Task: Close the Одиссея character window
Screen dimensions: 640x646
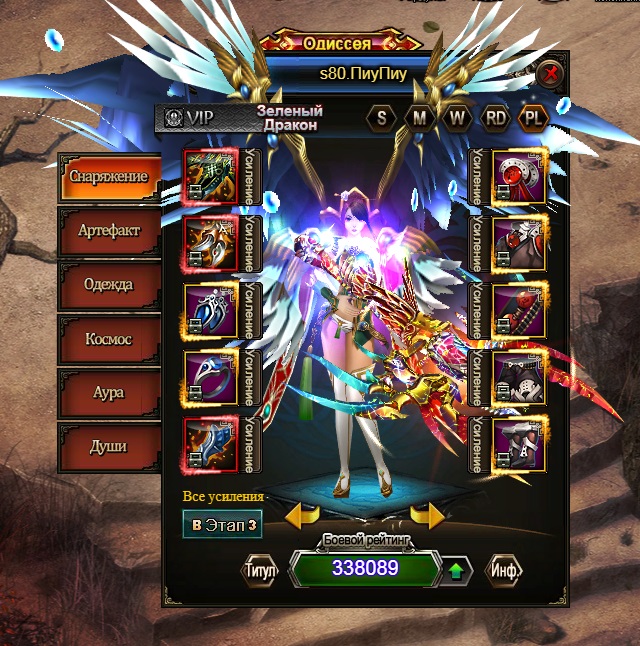Action: pos(549,74)
